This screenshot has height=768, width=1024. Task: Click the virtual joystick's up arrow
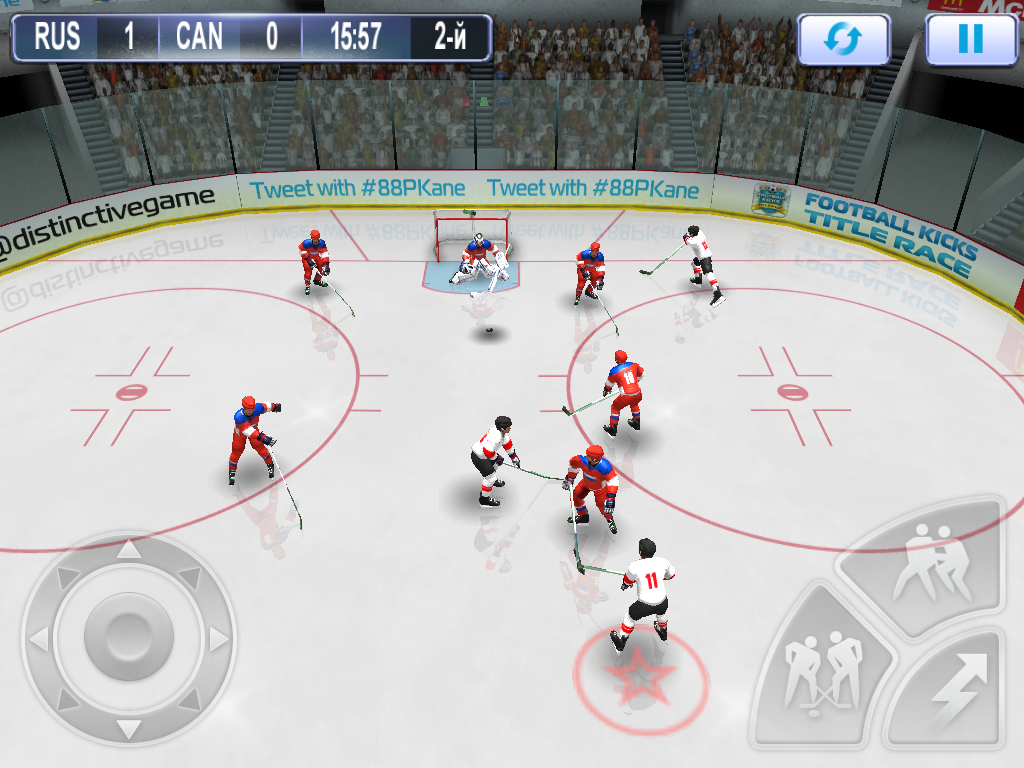(x=128, y=549)
